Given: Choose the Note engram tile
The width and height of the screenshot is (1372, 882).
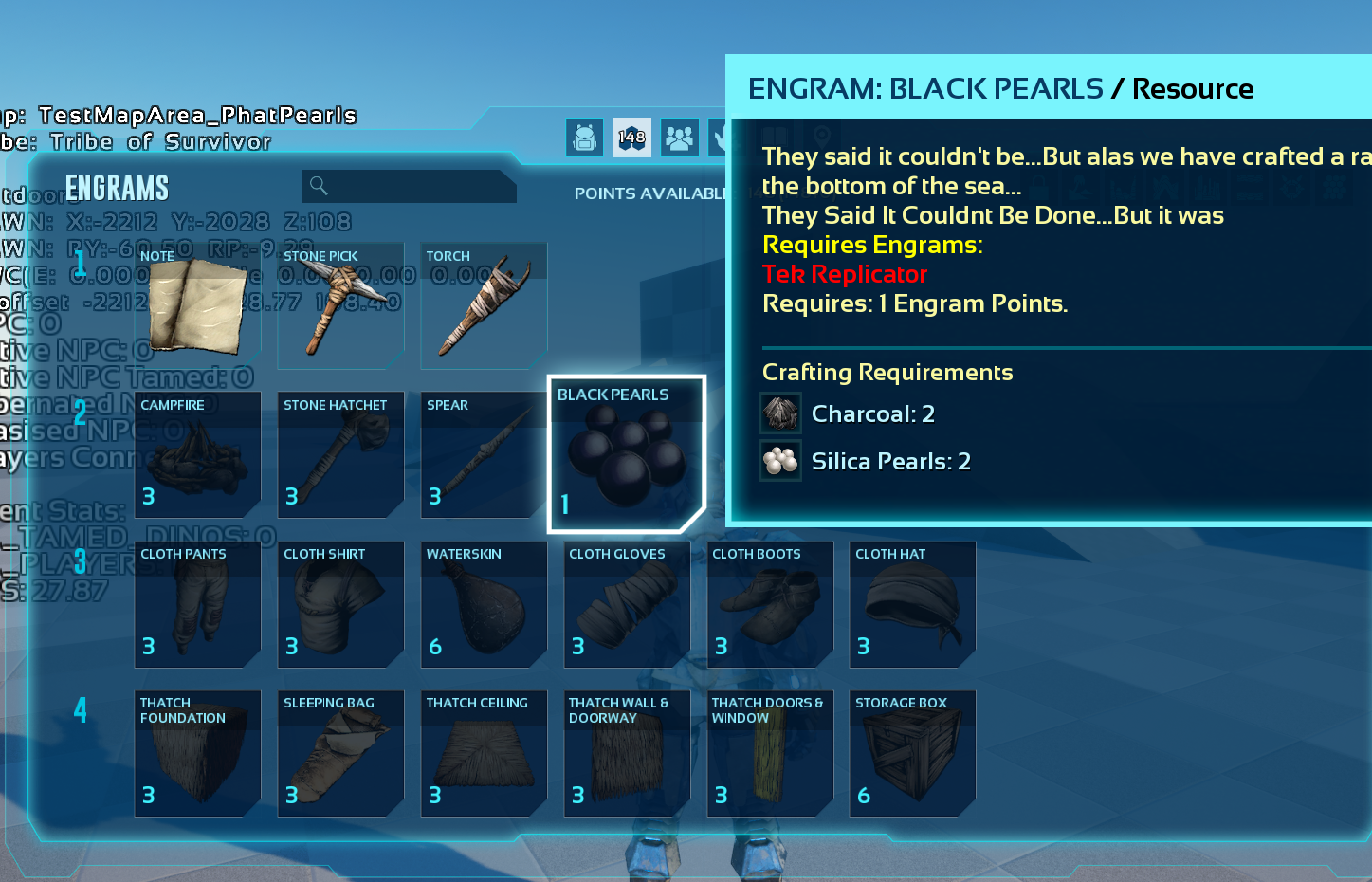Looking at the screenshot, I should (x=198, y=305).
